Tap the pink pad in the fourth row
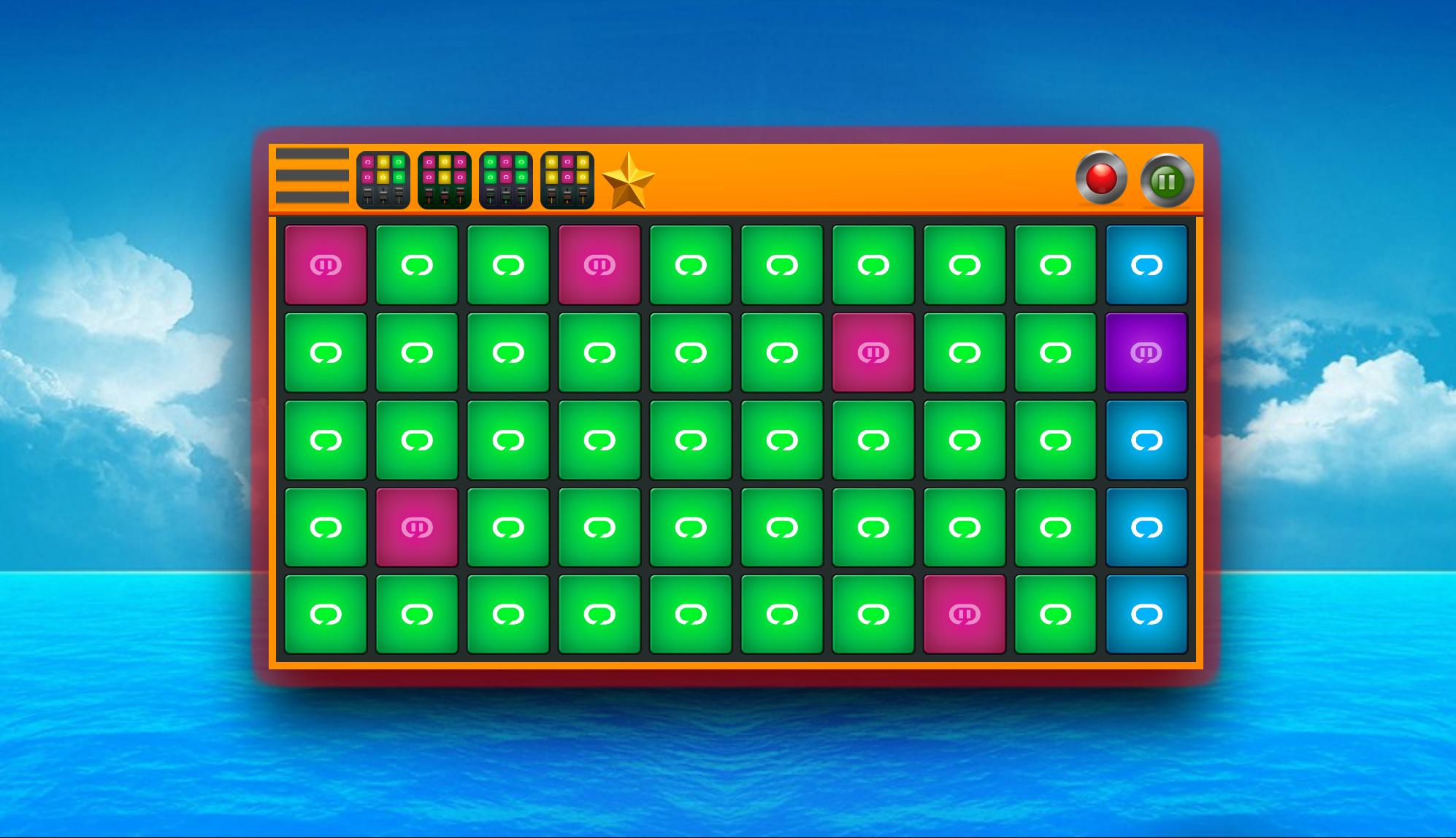The height and width of the screenshot is (838, 1456). tap(416, 526)
